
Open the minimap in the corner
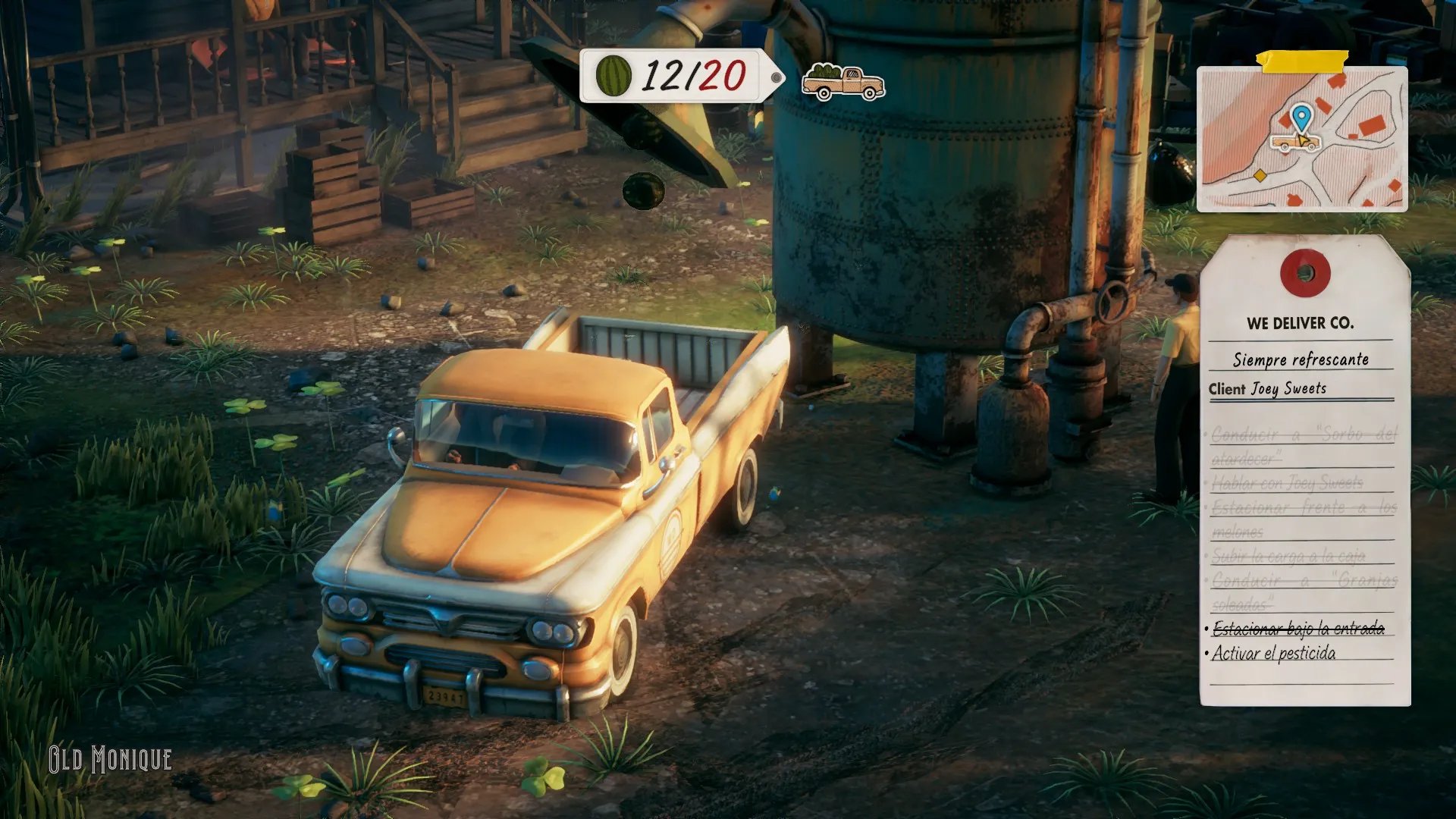pos(1301,138)
